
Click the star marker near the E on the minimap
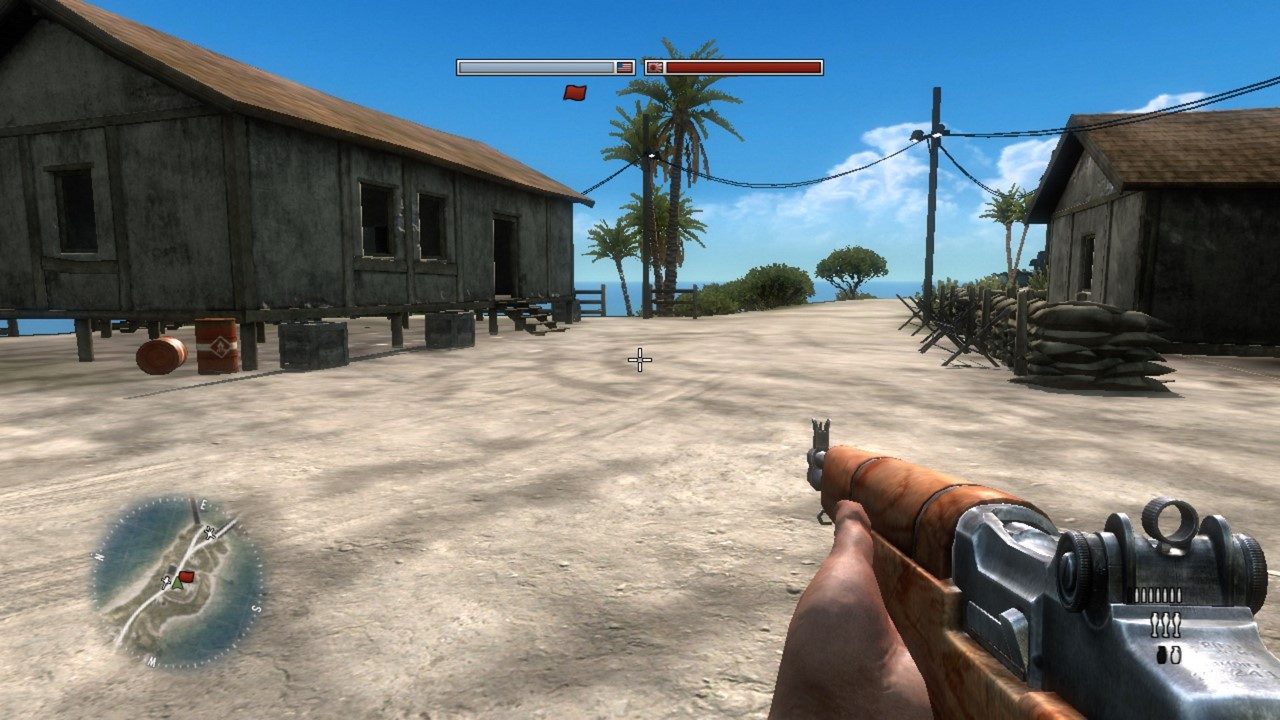[208, 533]
